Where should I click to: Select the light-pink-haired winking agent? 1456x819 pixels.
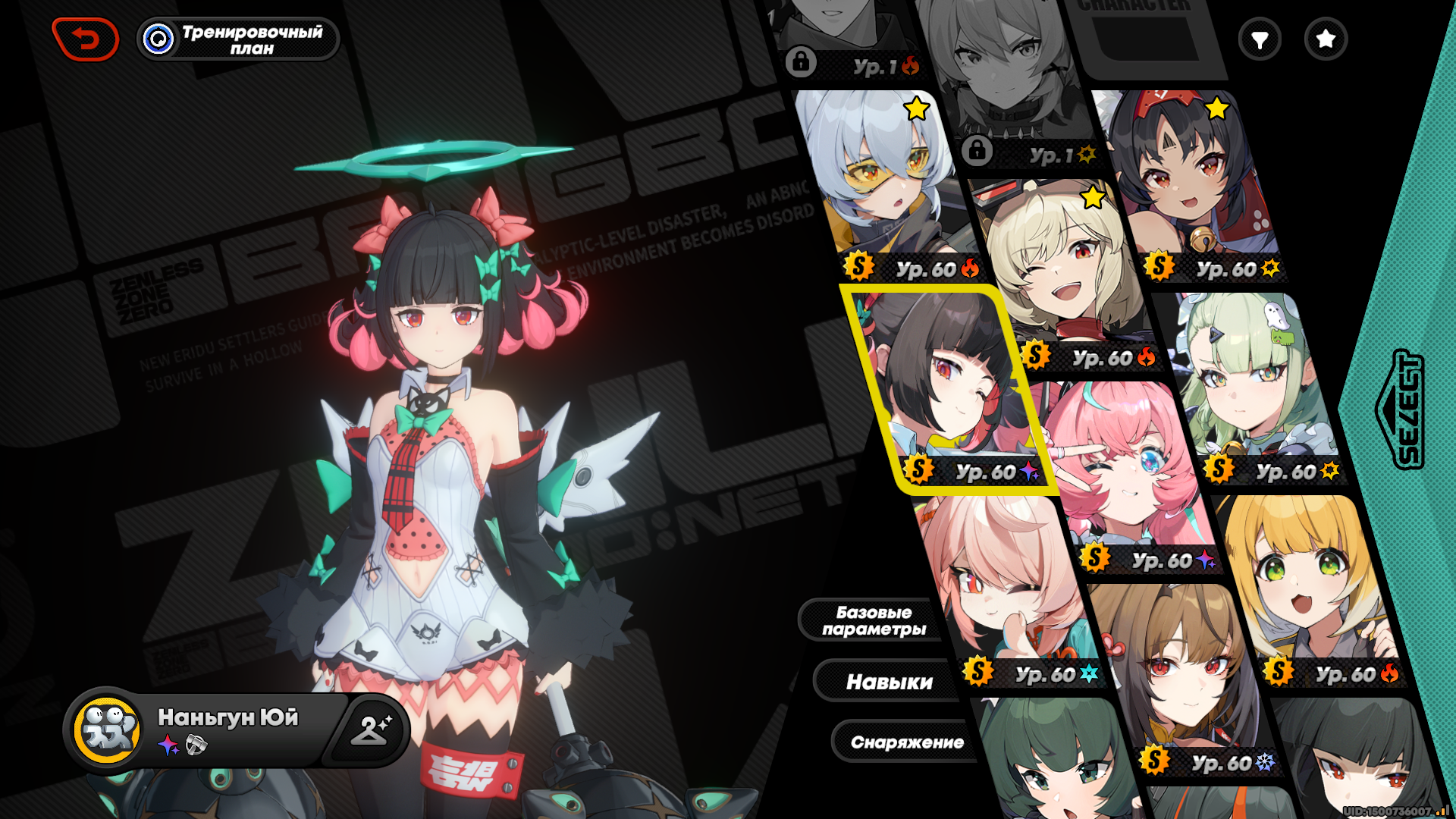click(x=1001, y=584)
